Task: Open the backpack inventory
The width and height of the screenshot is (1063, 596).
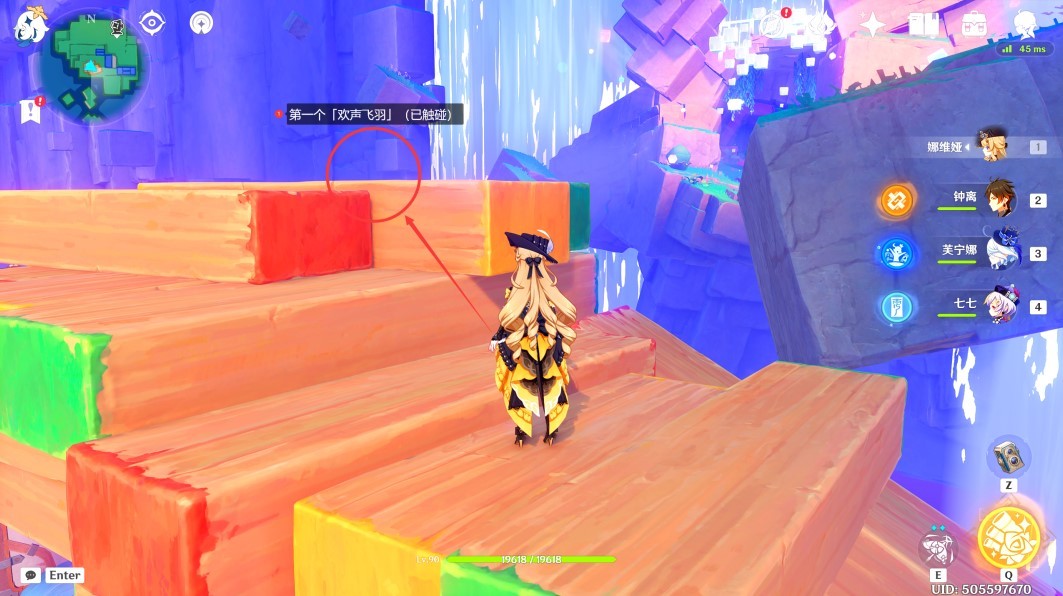Action: point(973,25)
